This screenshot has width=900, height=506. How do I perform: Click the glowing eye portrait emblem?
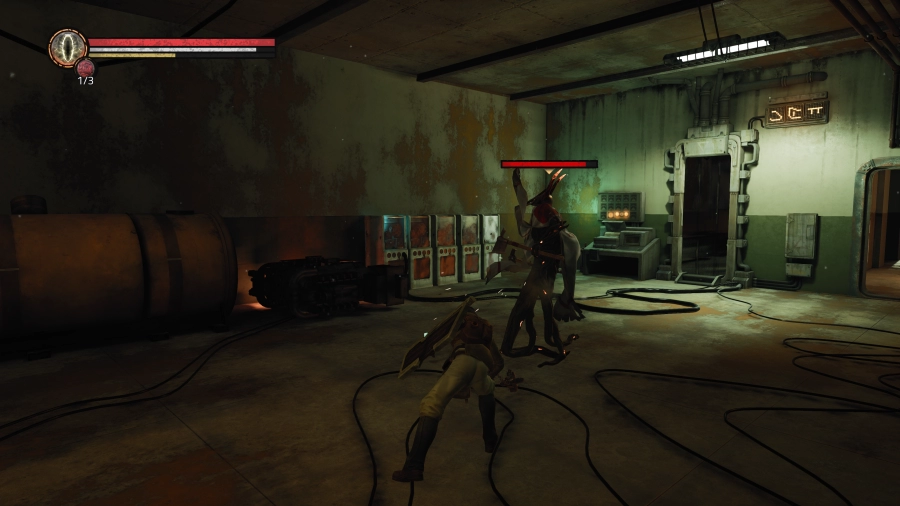coord(67,47)
